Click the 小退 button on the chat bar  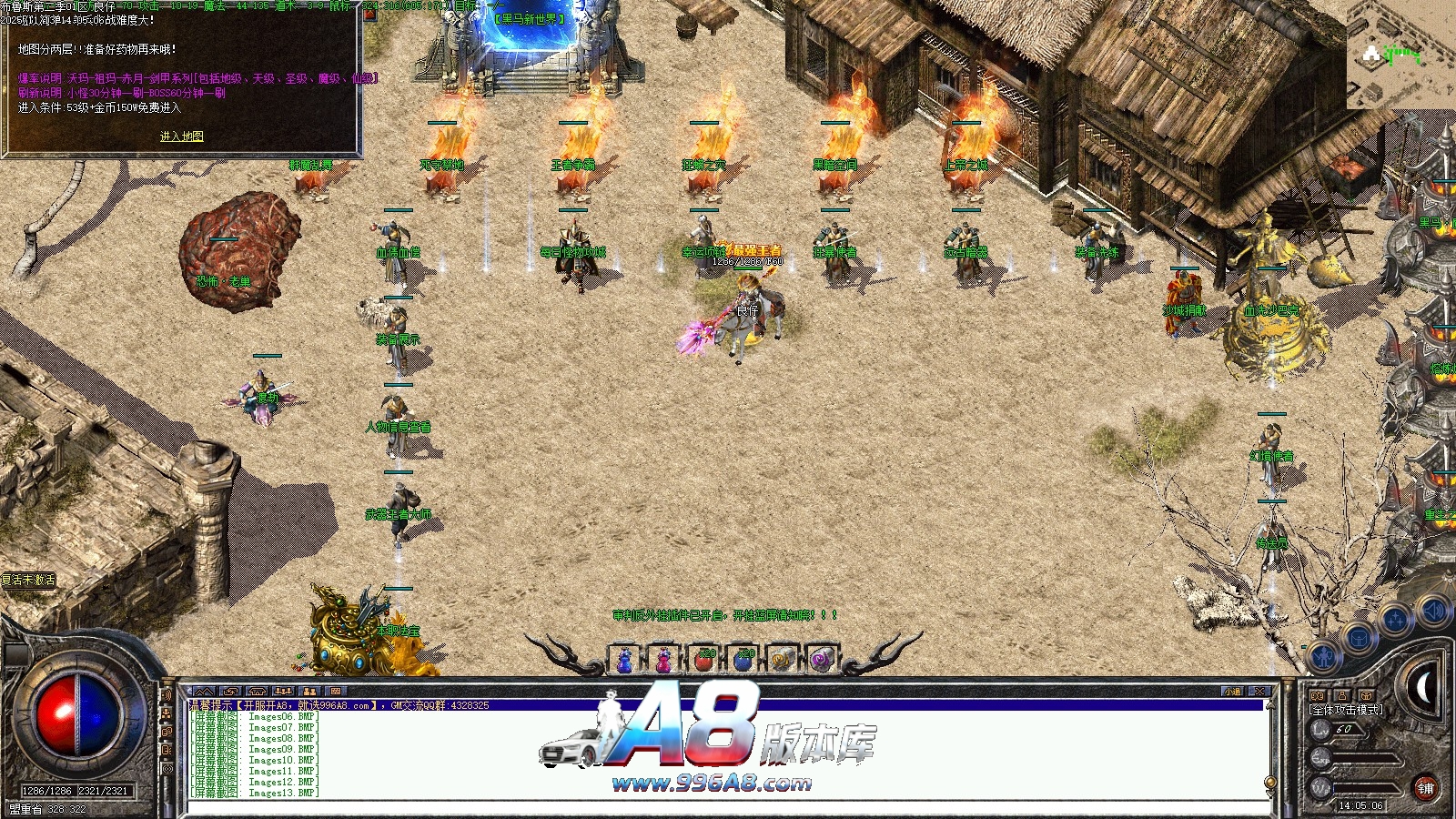pyautogui.click(x=1232, y=692)
